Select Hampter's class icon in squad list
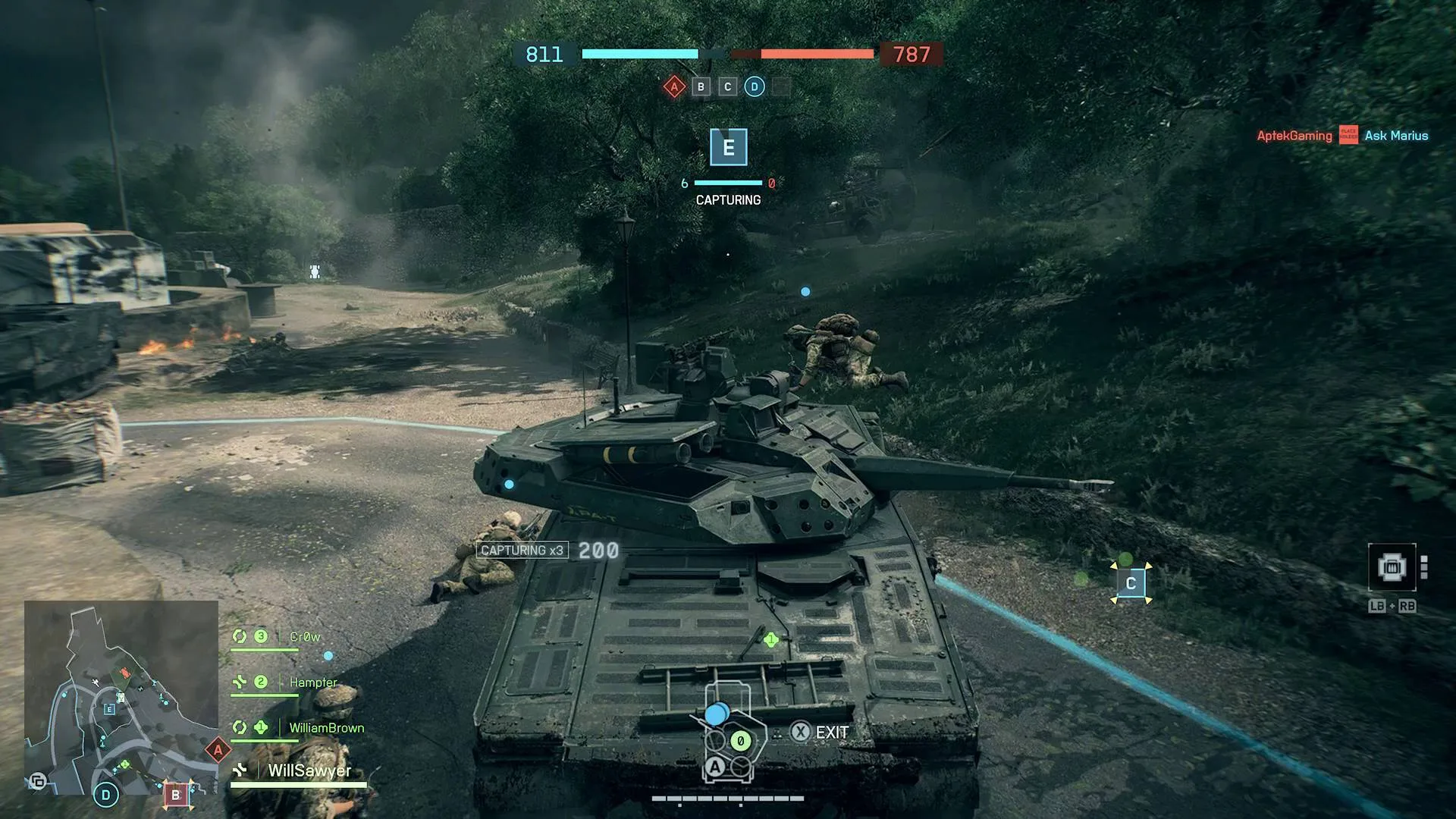This screenshot has width=1456, height=819. point(240,682)
